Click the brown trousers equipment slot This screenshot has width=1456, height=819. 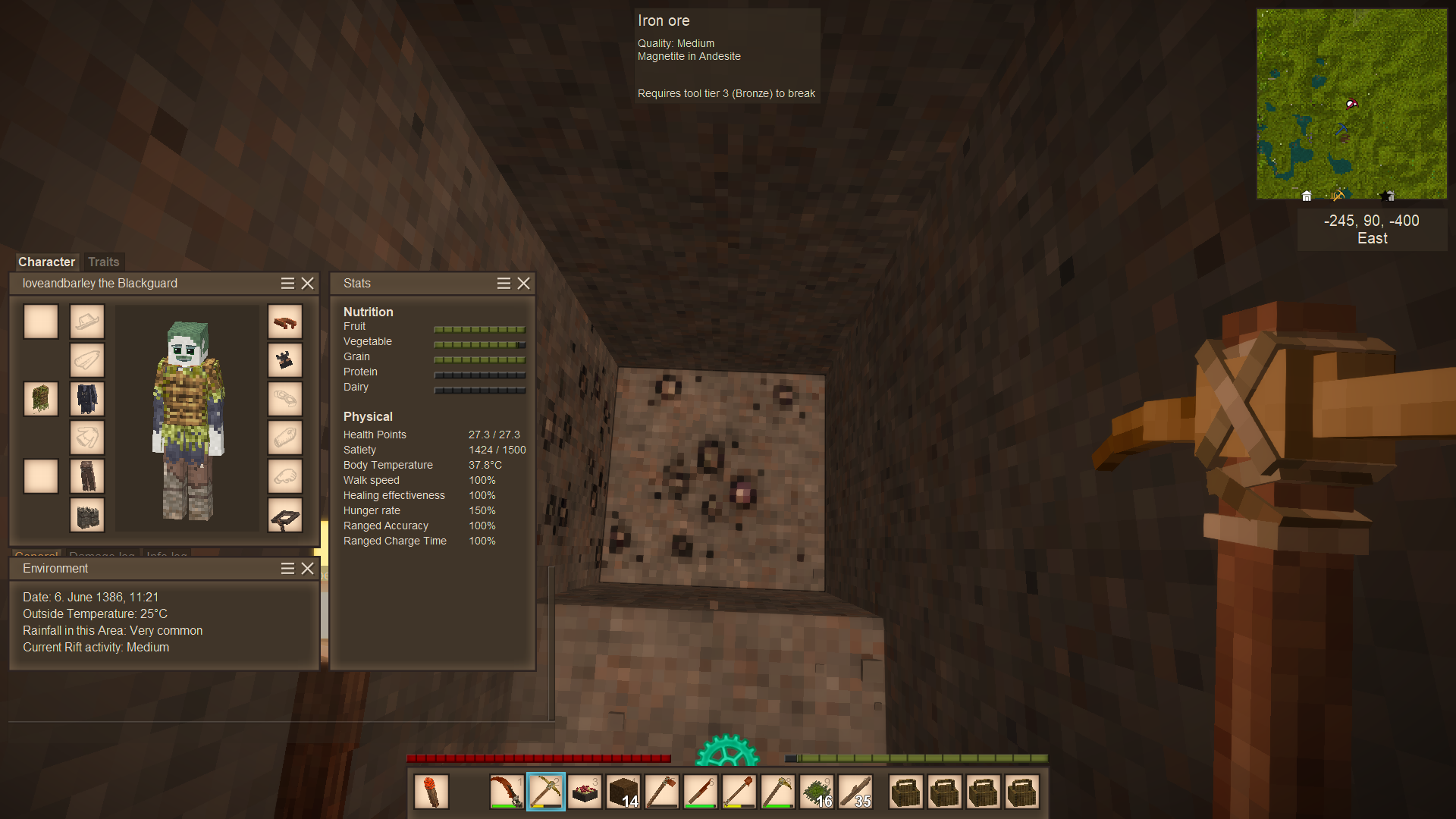point(87,476)
